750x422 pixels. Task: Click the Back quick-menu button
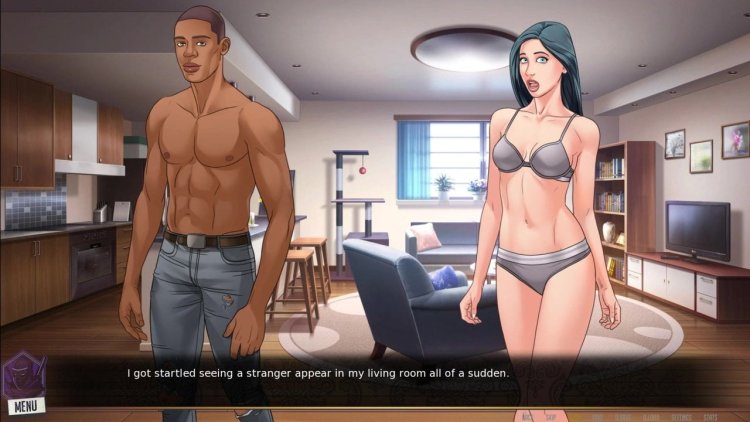point(527,417)
